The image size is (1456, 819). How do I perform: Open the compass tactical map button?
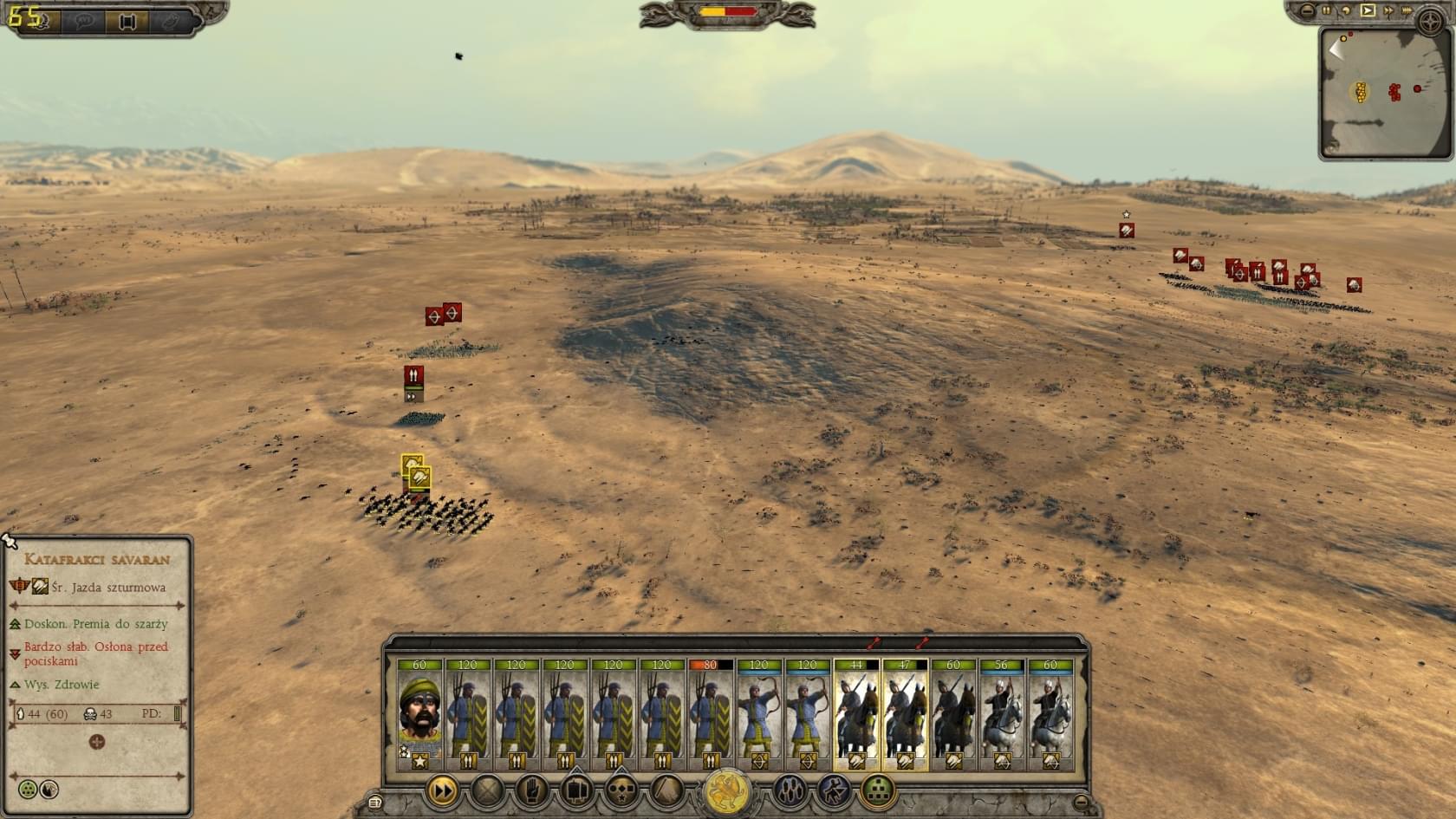[x=1429, y=22]
